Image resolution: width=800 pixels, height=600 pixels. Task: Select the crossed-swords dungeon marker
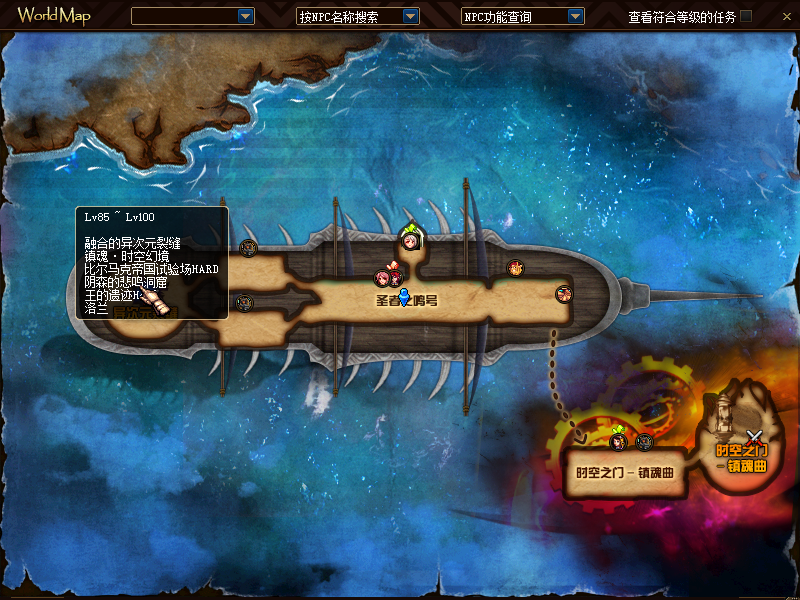[756, 437]
